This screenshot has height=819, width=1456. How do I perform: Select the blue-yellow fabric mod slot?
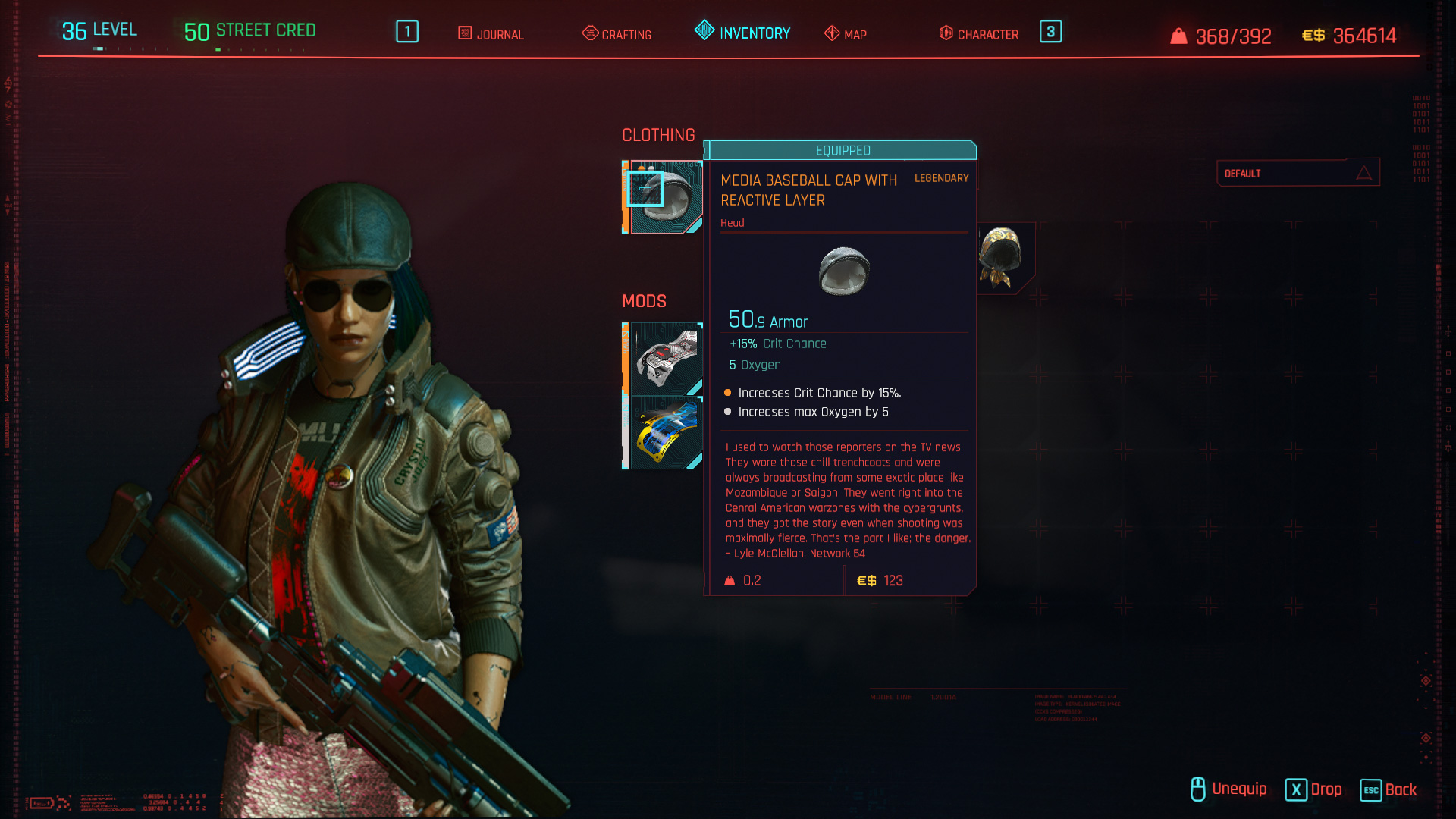coord(665,432)
